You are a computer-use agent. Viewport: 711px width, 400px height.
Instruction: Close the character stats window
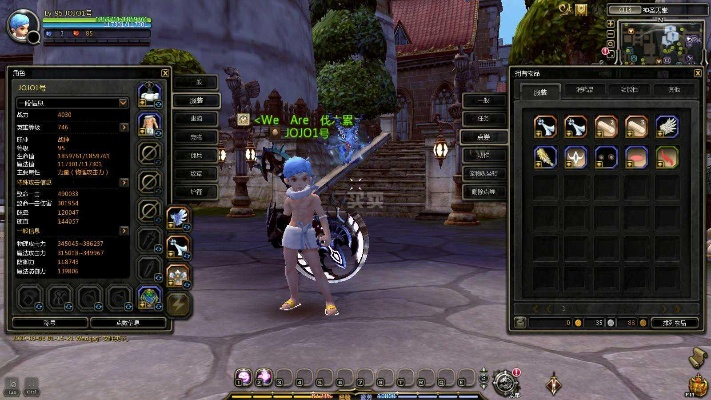166,74
